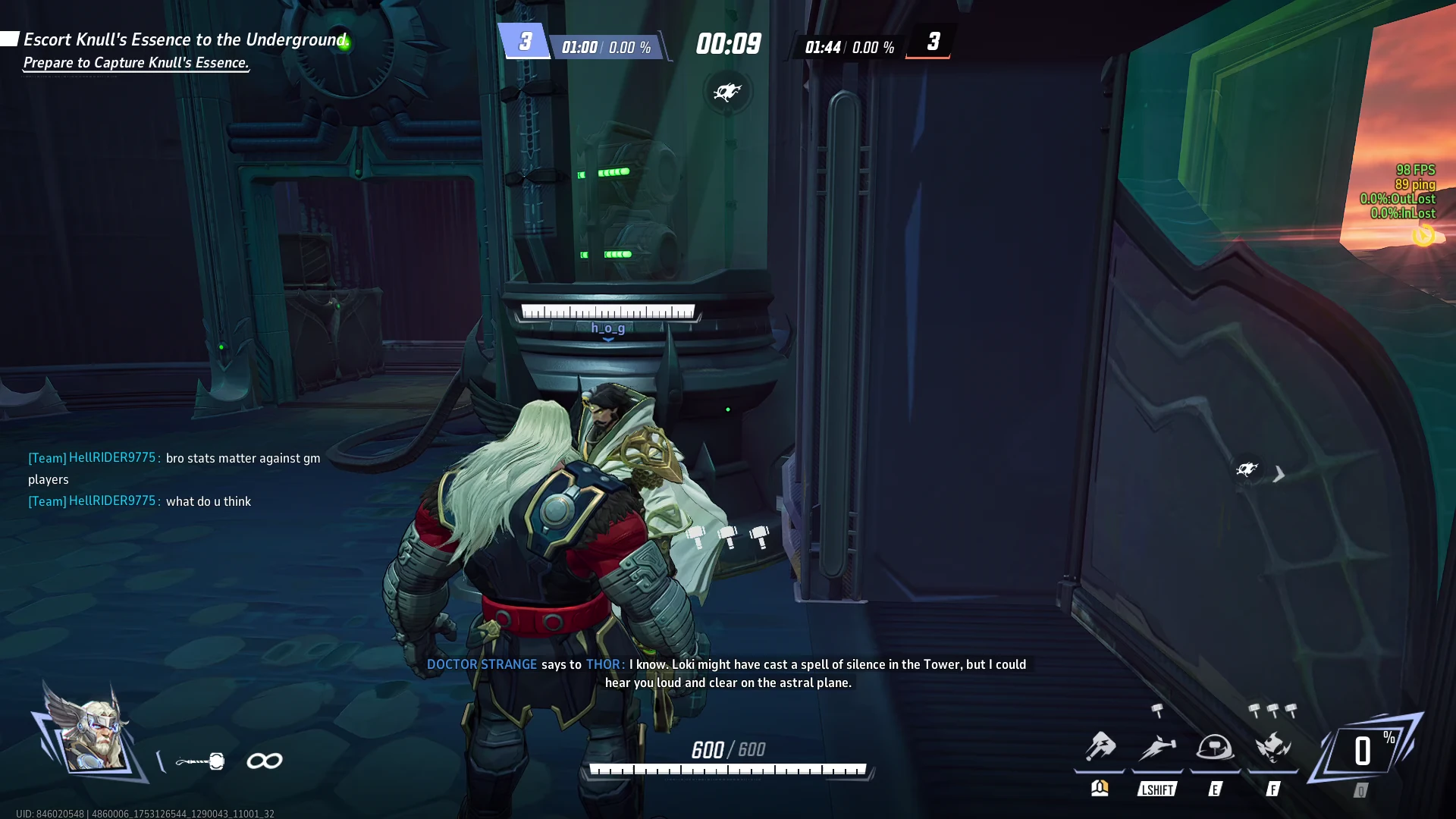Trigger the Awakening Rune ability icon

[x=1273, y=748]
